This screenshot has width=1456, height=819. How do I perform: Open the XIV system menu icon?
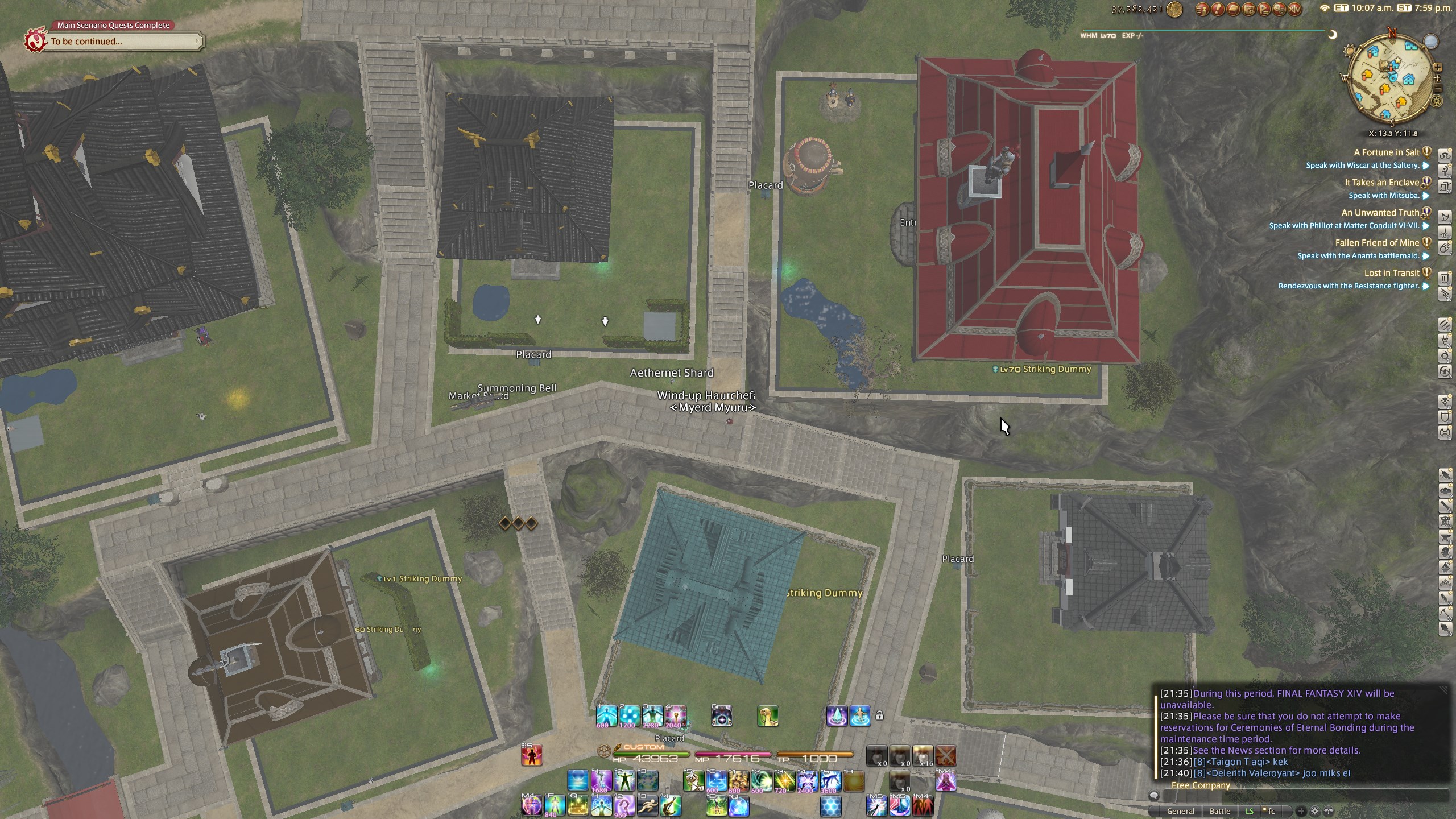pos(1294,9)
